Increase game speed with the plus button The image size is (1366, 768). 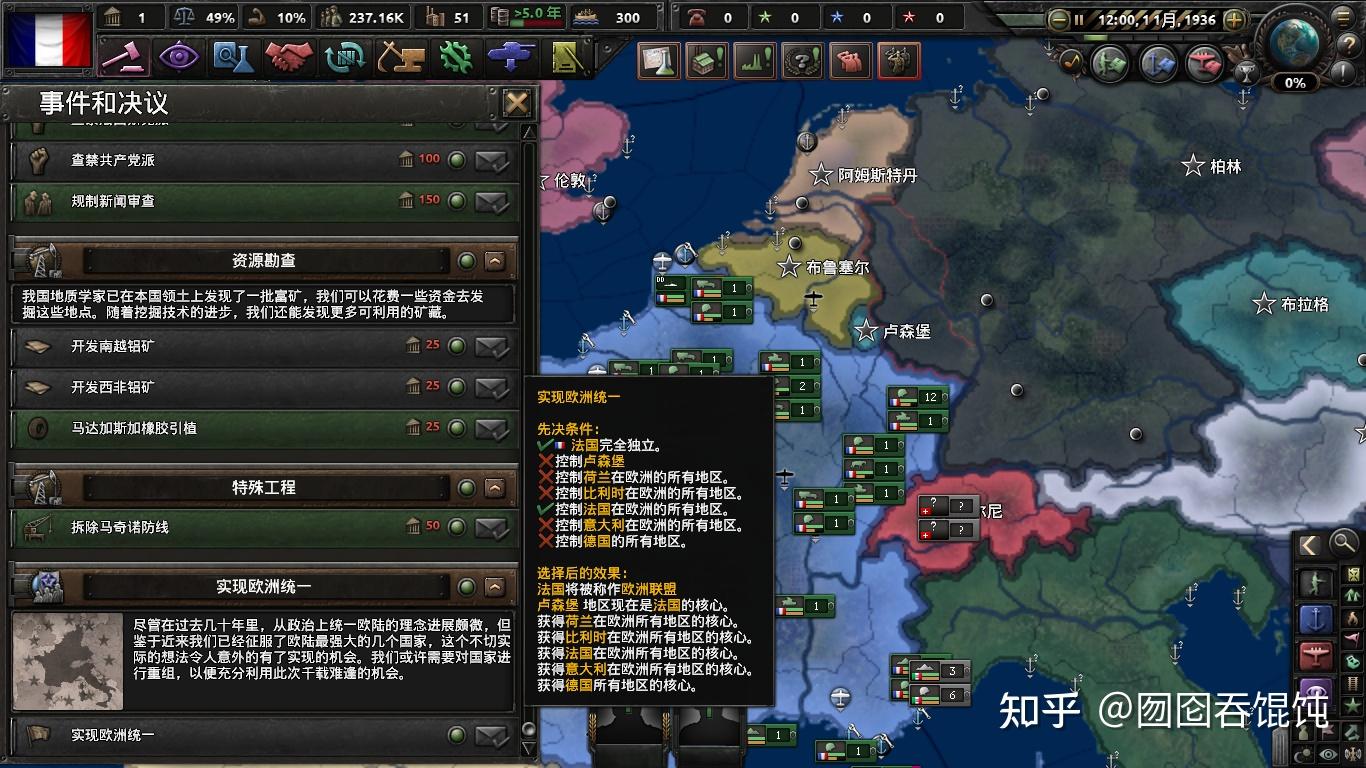(1235, 20)
